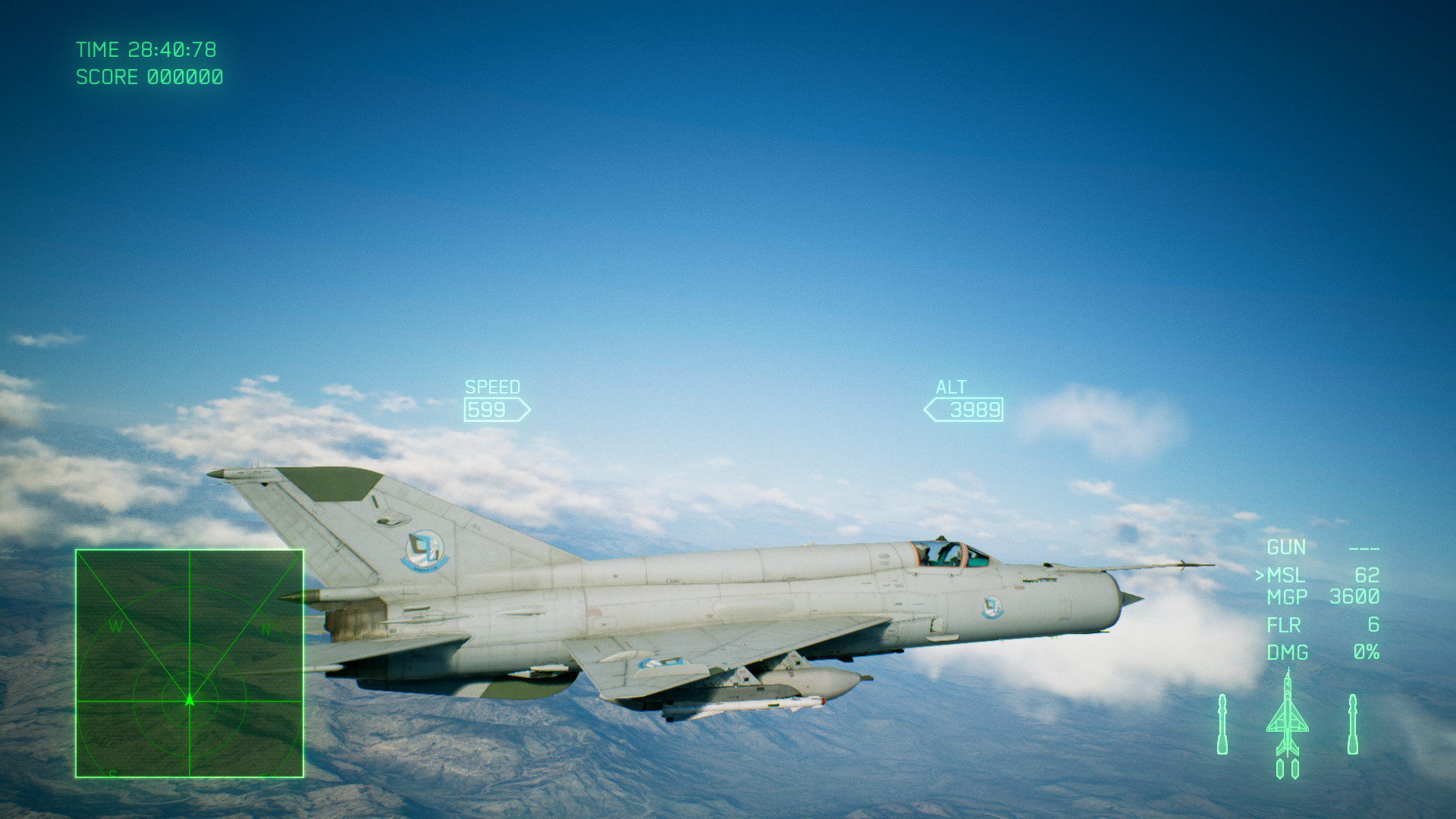Select the left missile icon
This screenshot has width=1456, height=819.
(1224, 724)
